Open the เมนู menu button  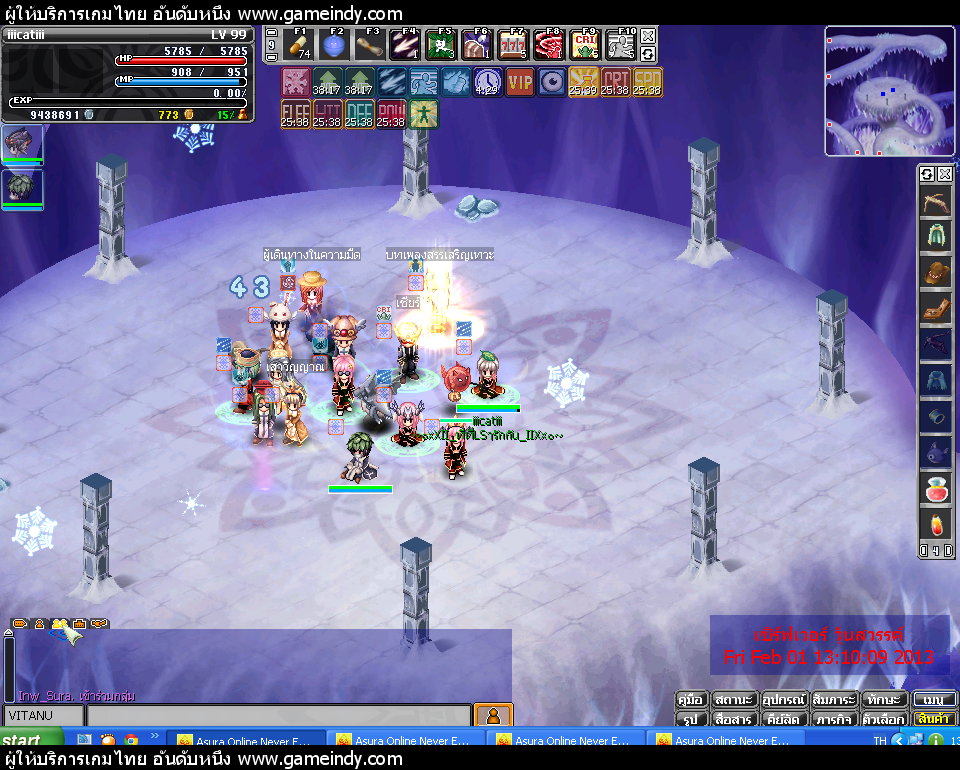coord(934,699)
